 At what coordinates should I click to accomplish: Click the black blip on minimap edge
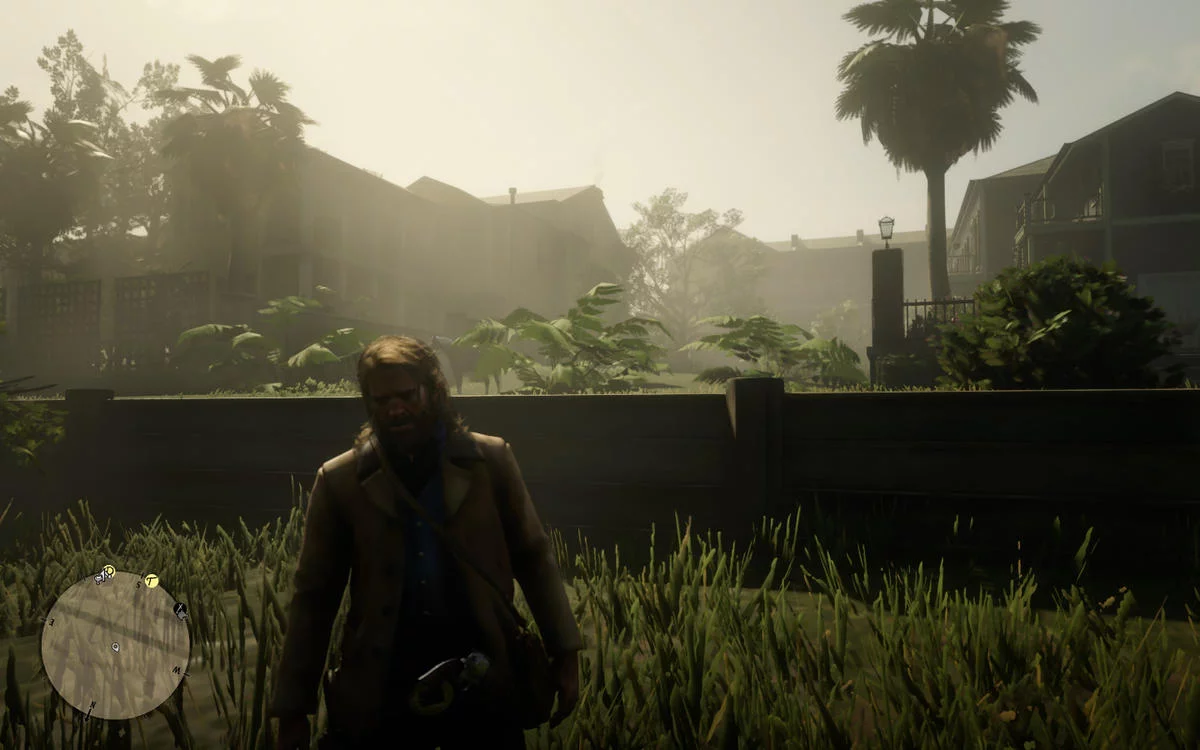click(x=180, y=608)
